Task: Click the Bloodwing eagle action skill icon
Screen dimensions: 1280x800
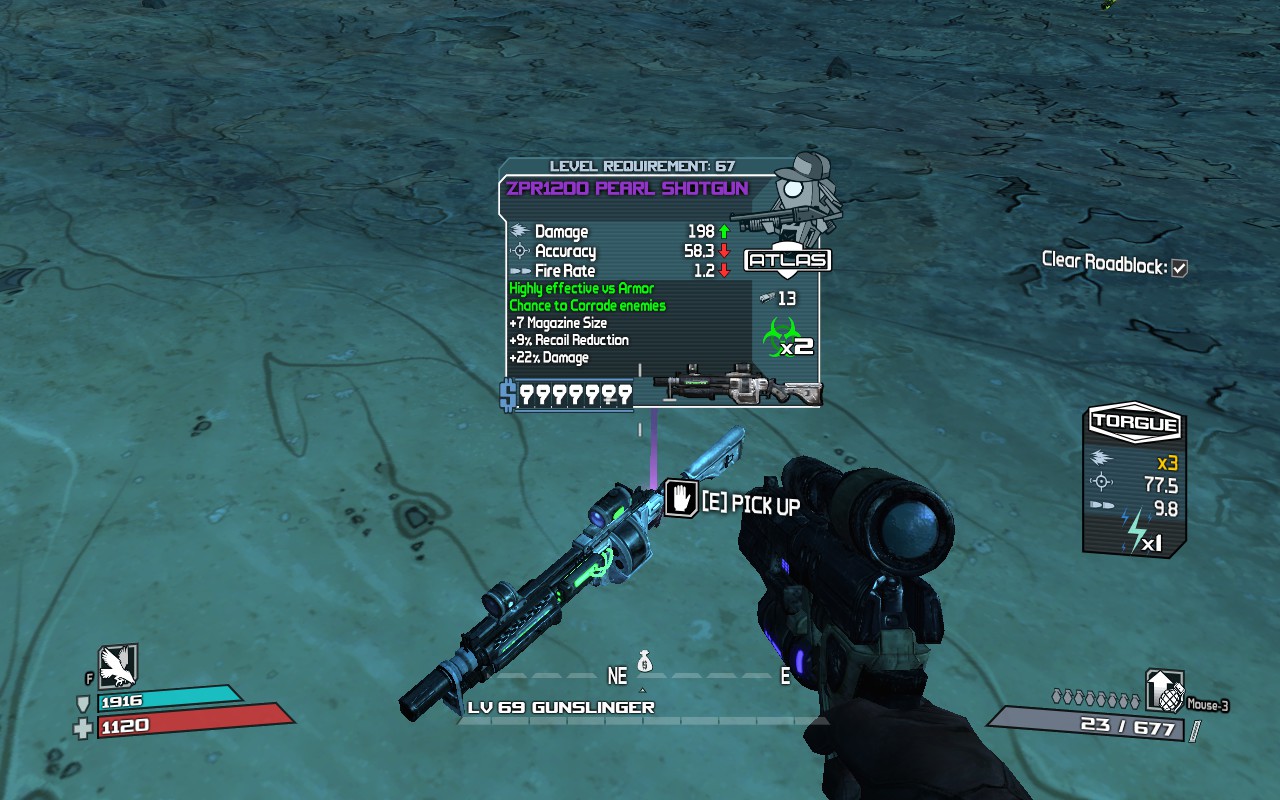Action: tap(118, 667)
